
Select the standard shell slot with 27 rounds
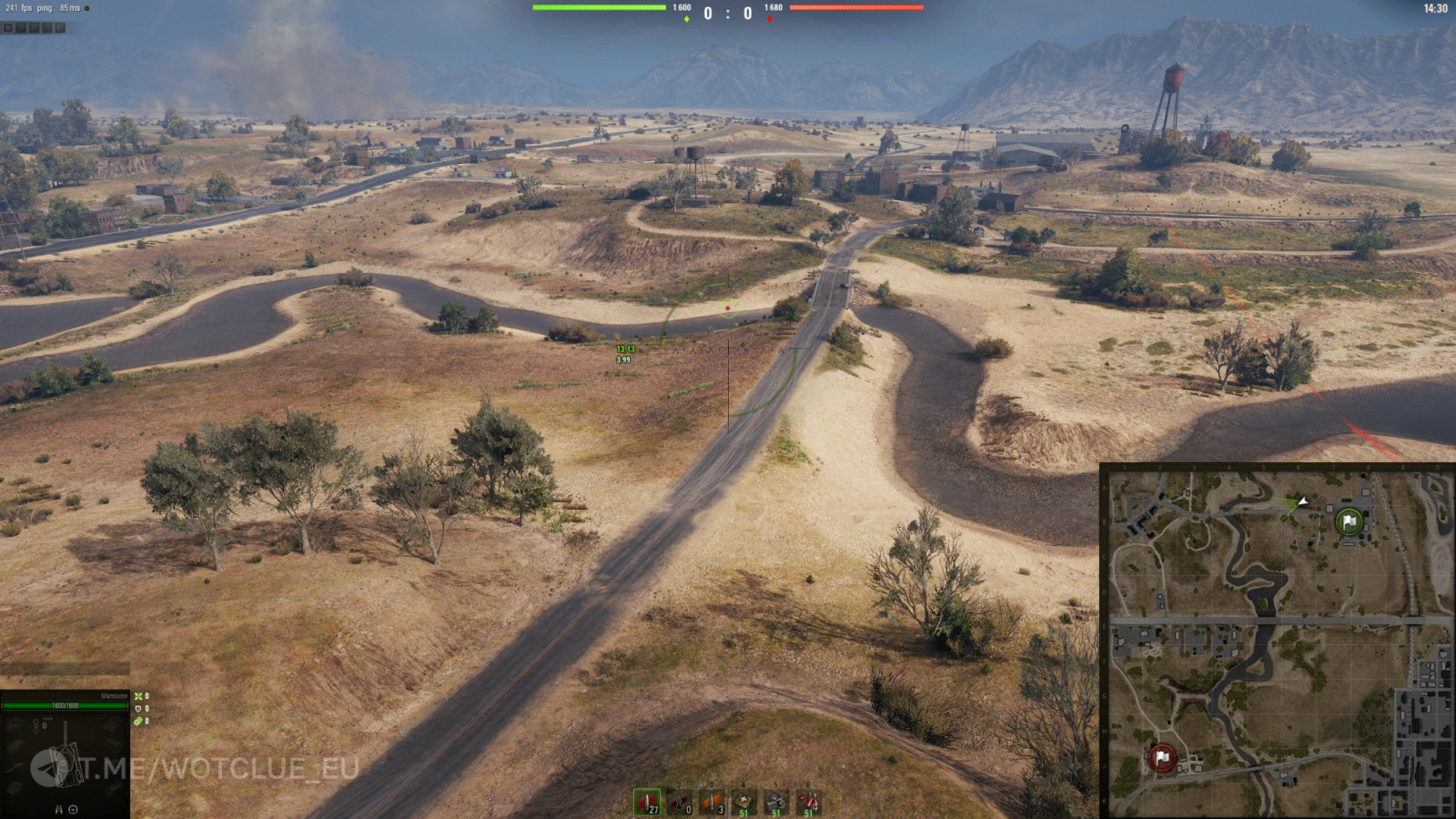(647, 802)
